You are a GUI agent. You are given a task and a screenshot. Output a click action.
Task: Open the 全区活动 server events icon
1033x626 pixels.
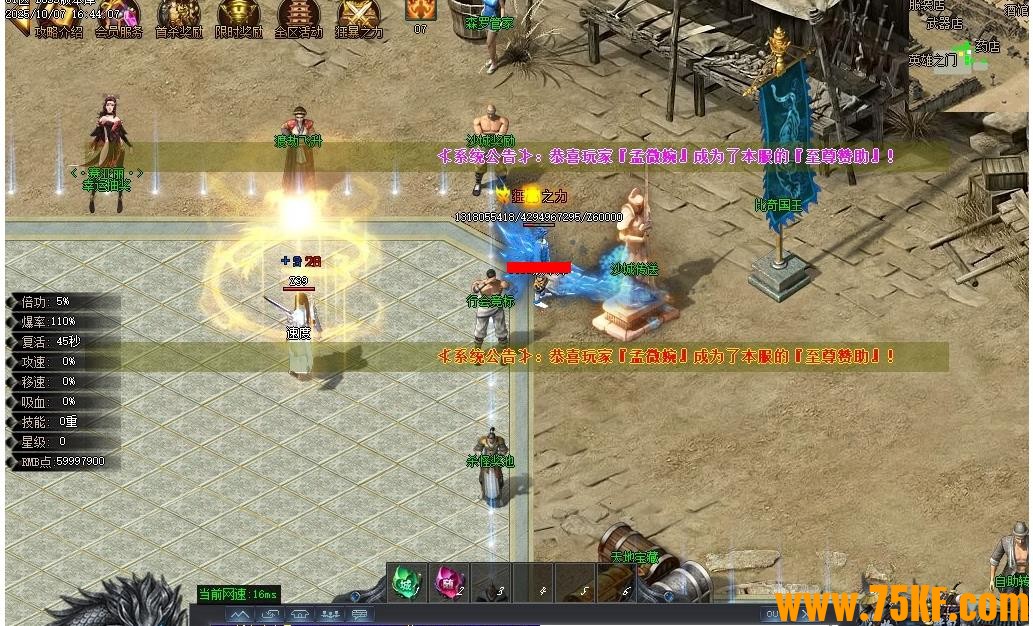coord(298,16)
